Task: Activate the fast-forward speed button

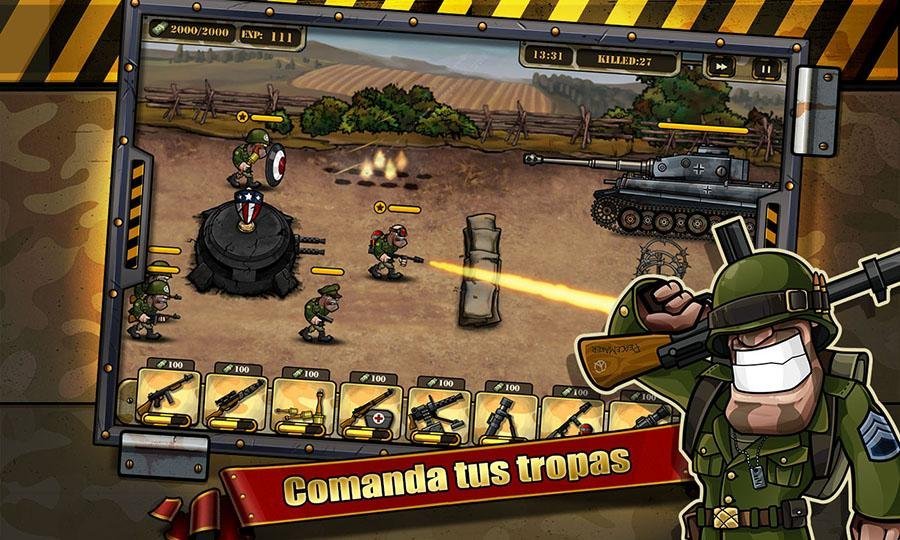Action: 720,67
